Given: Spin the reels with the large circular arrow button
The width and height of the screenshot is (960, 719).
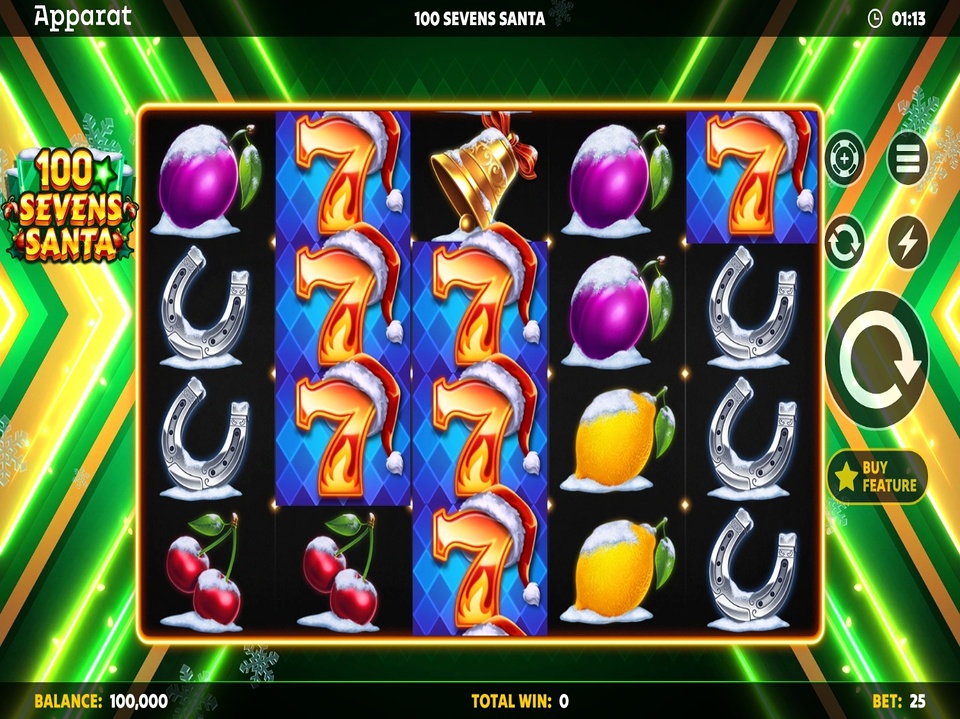Looking at the screenshot, I should pos(877,360).
